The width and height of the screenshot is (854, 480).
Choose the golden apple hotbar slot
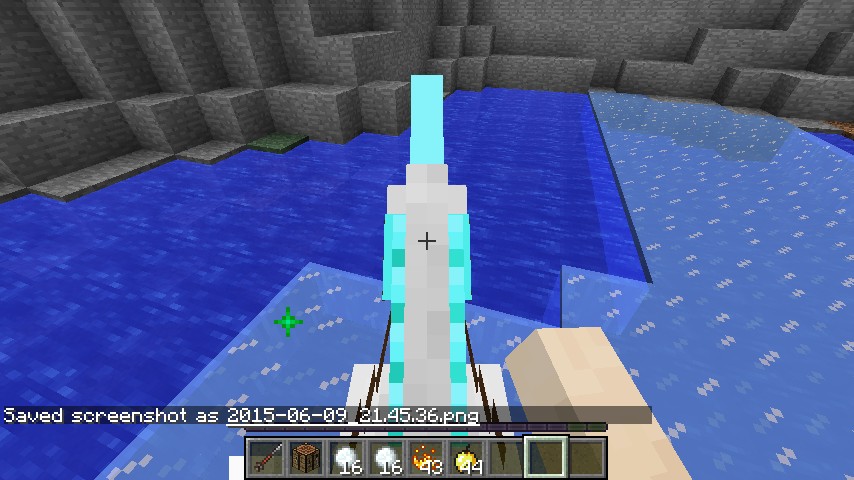point(465,459)
